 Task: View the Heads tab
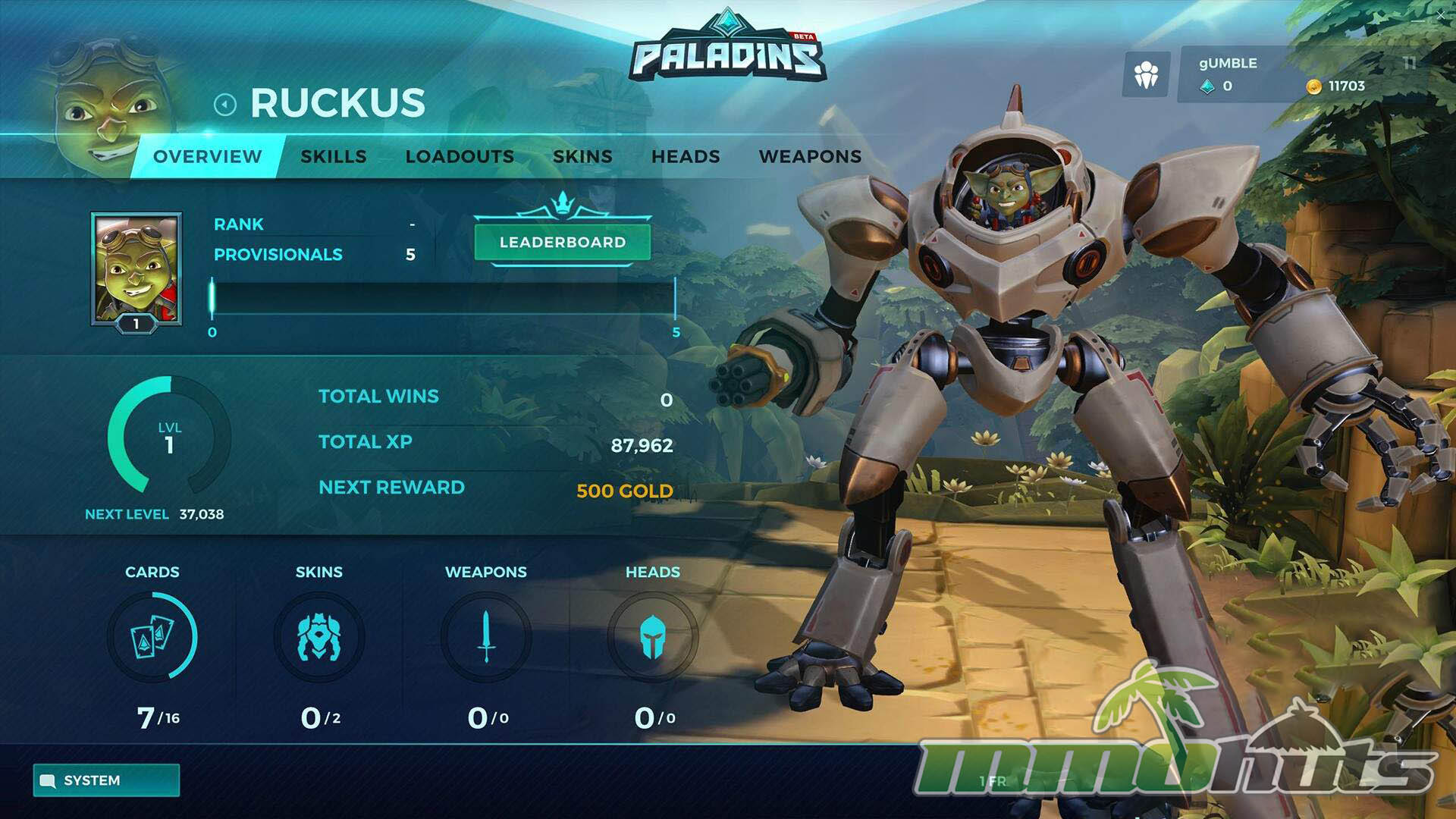coord(686,157)
